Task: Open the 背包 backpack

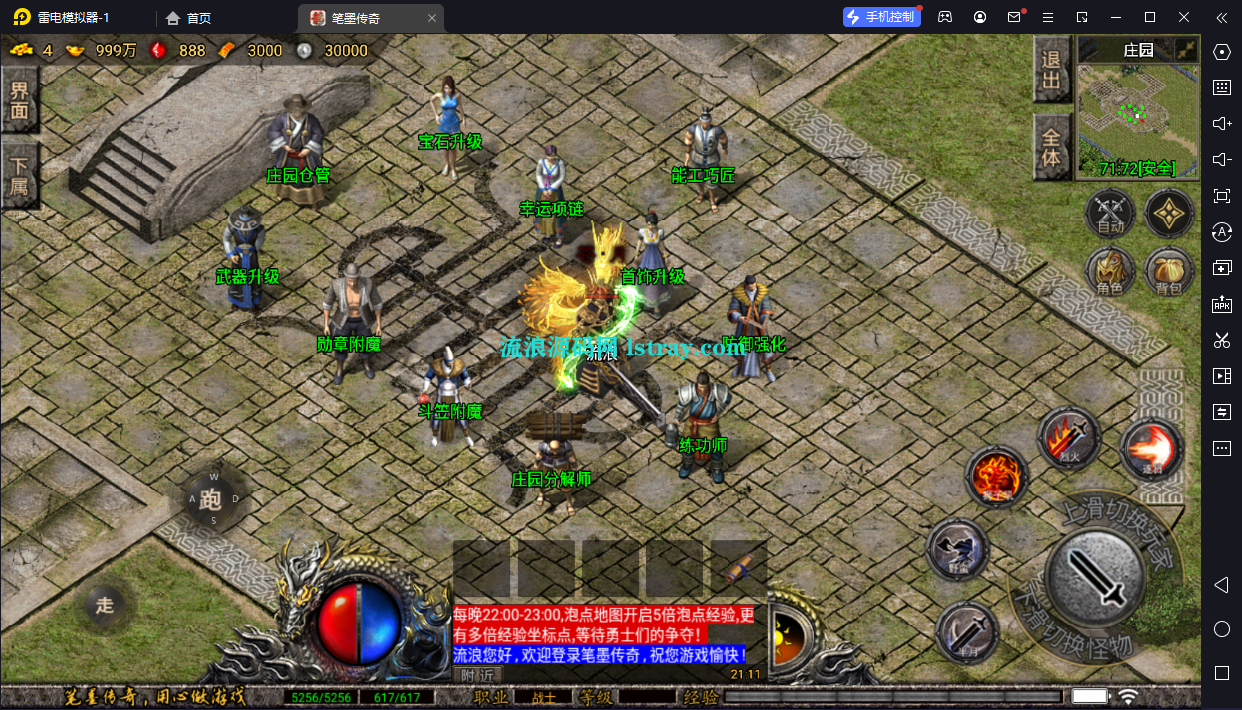Action: [x=1169, y=271]
